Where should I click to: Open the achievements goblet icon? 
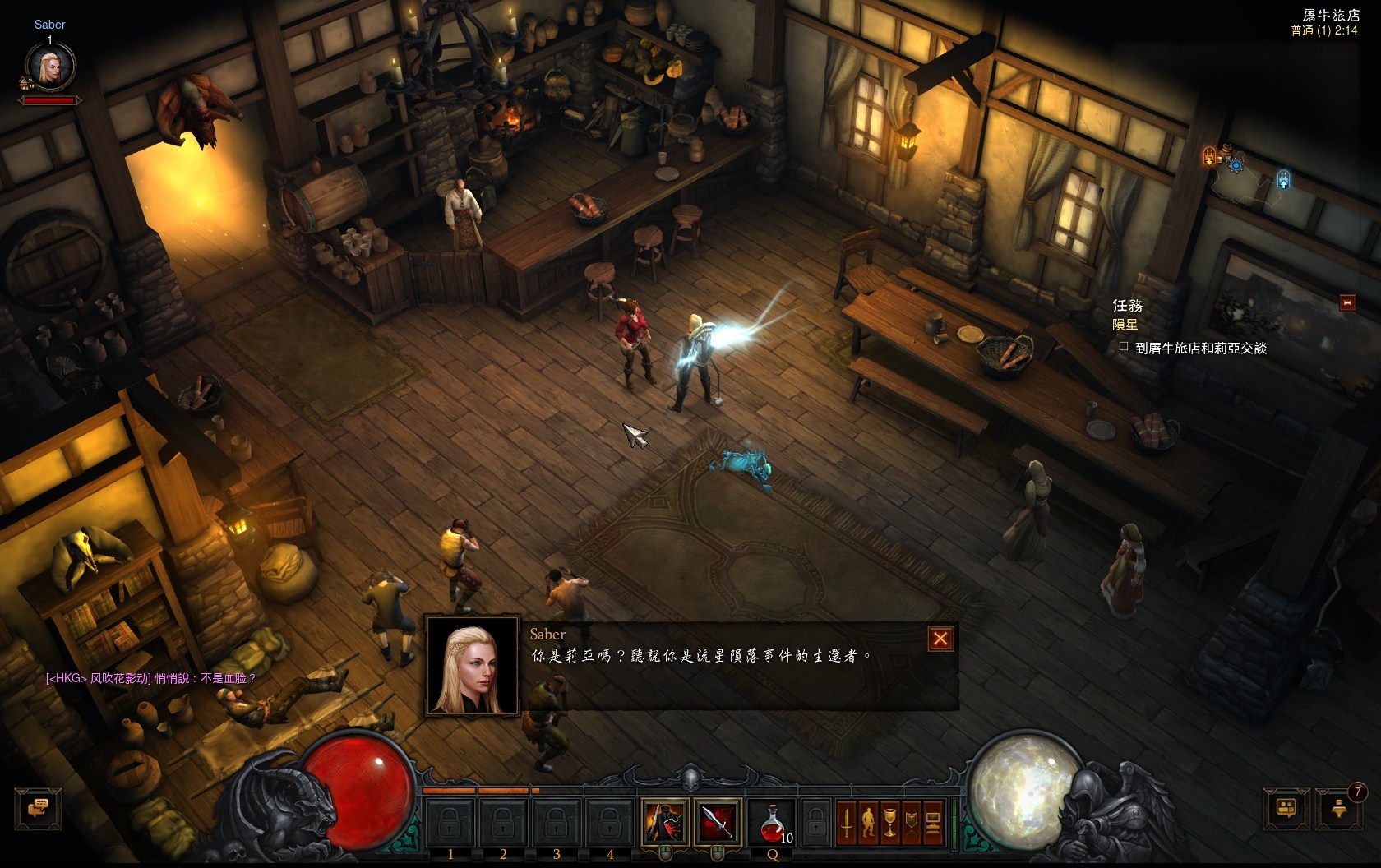pos(889,822)
